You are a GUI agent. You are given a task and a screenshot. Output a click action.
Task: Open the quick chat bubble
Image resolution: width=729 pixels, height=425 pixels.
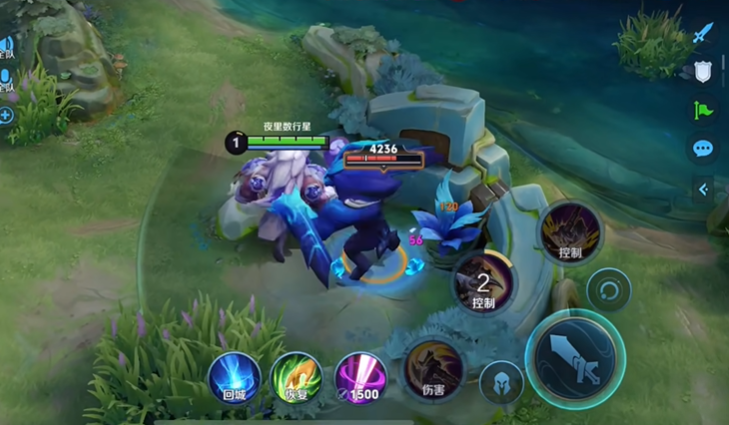(703, 149)
